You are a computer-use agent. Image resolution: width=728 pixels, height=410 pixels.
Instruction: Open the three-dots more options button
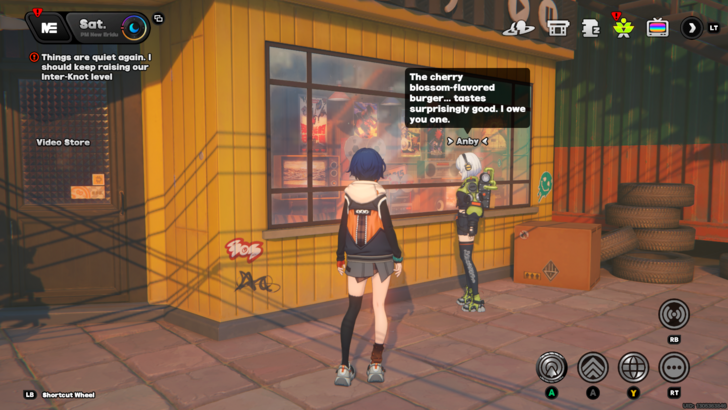click(x=674, y=367)
